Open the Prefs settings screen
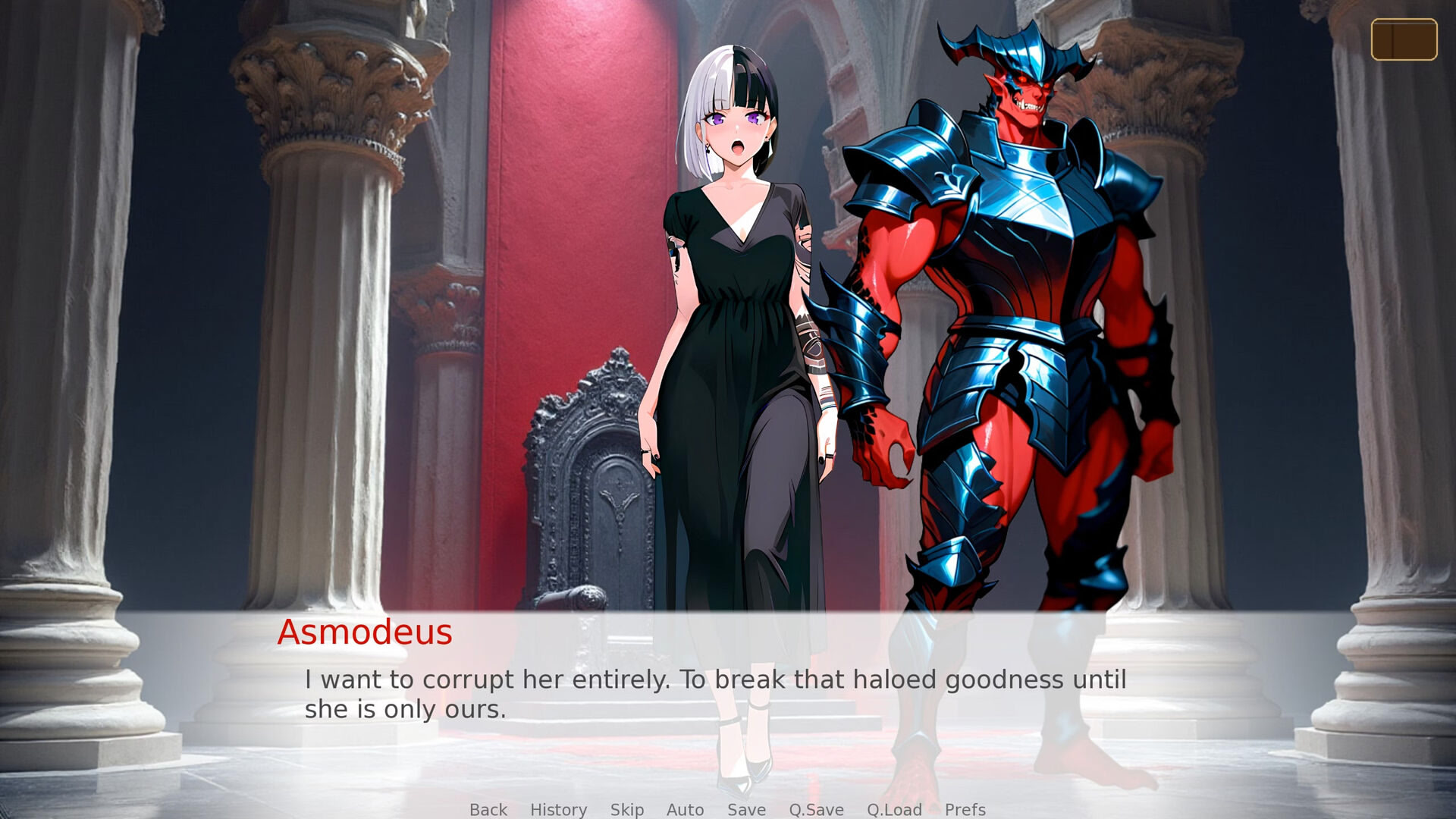1456x819 pixels. point(965,810)
